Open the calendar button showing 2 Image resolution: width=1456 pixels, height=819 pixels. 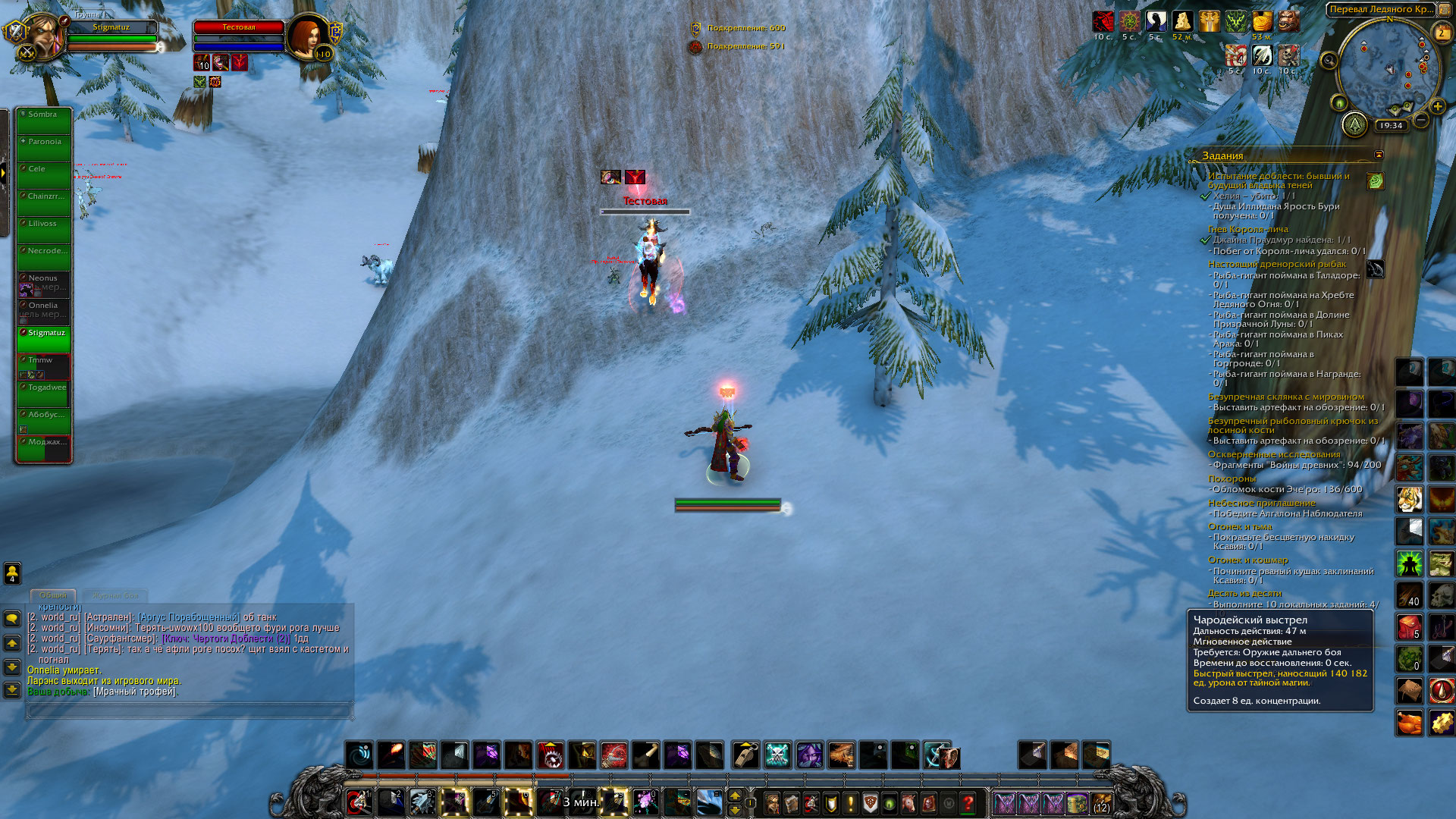click(1442, 33)
